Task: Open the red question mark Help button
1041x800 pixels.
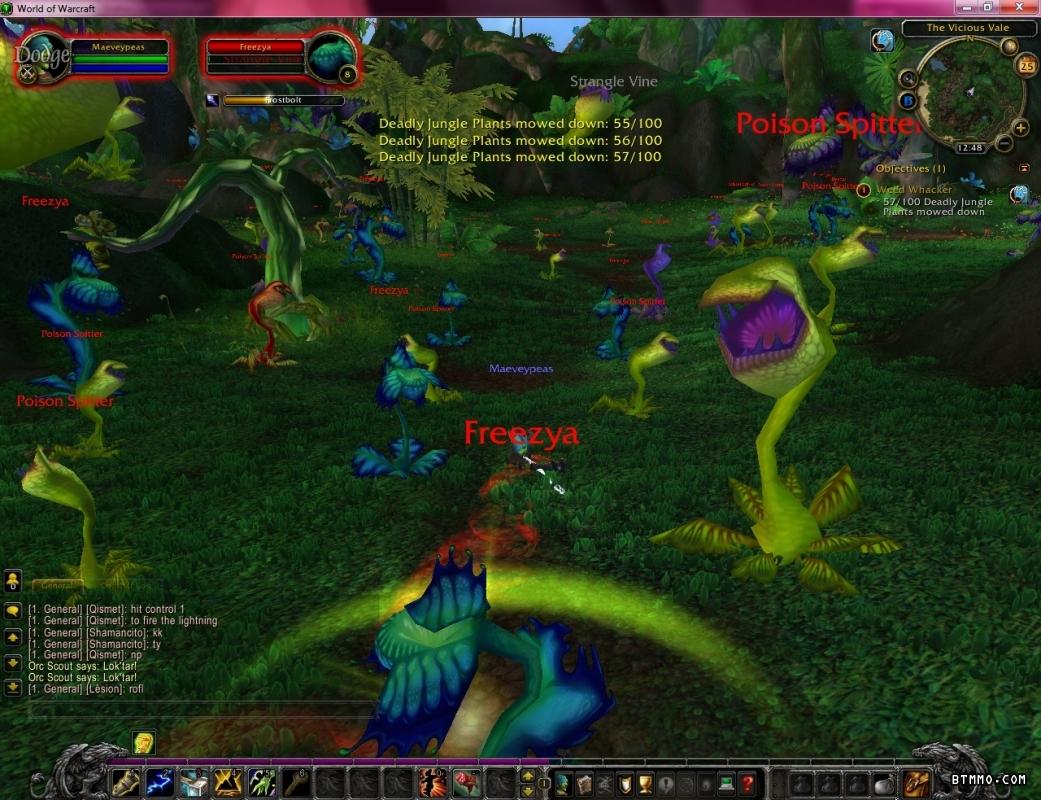Action: pyautogui.click(x=747, y=782)
